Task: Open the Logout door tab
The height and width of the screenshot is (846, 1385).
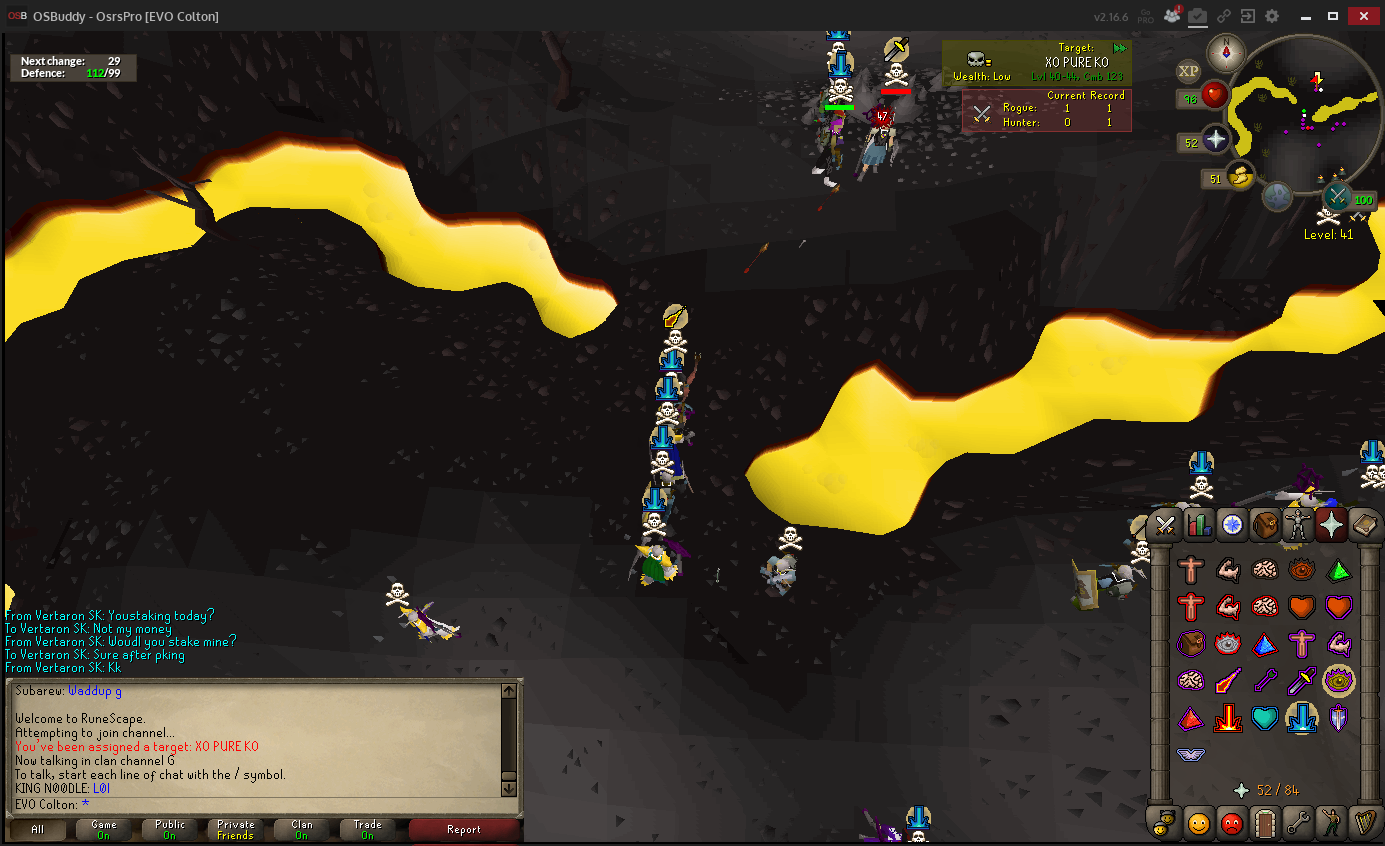Action: [x=1265, y=822]
